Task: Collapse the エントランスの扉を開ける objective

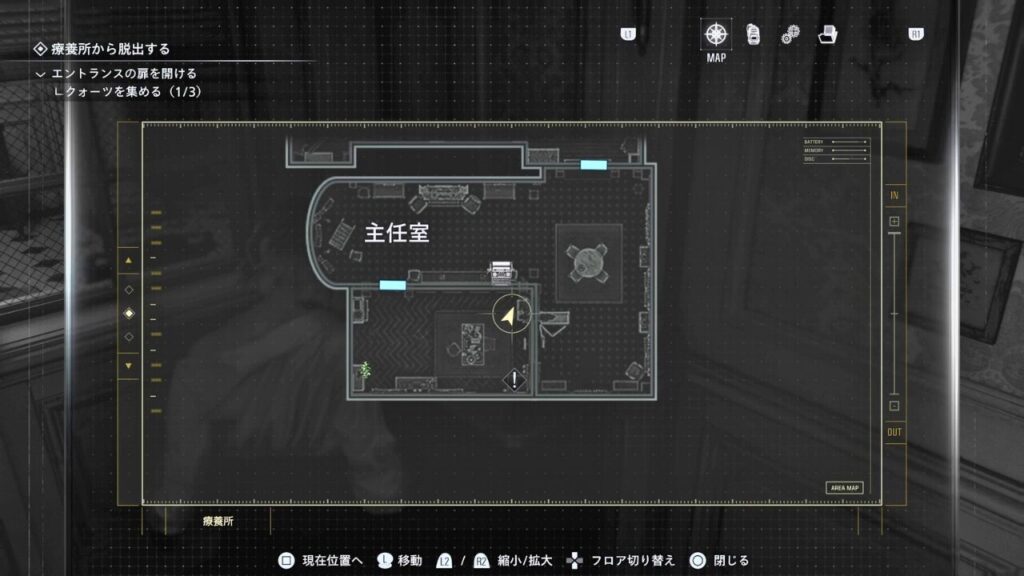Action: pos(40,74)
